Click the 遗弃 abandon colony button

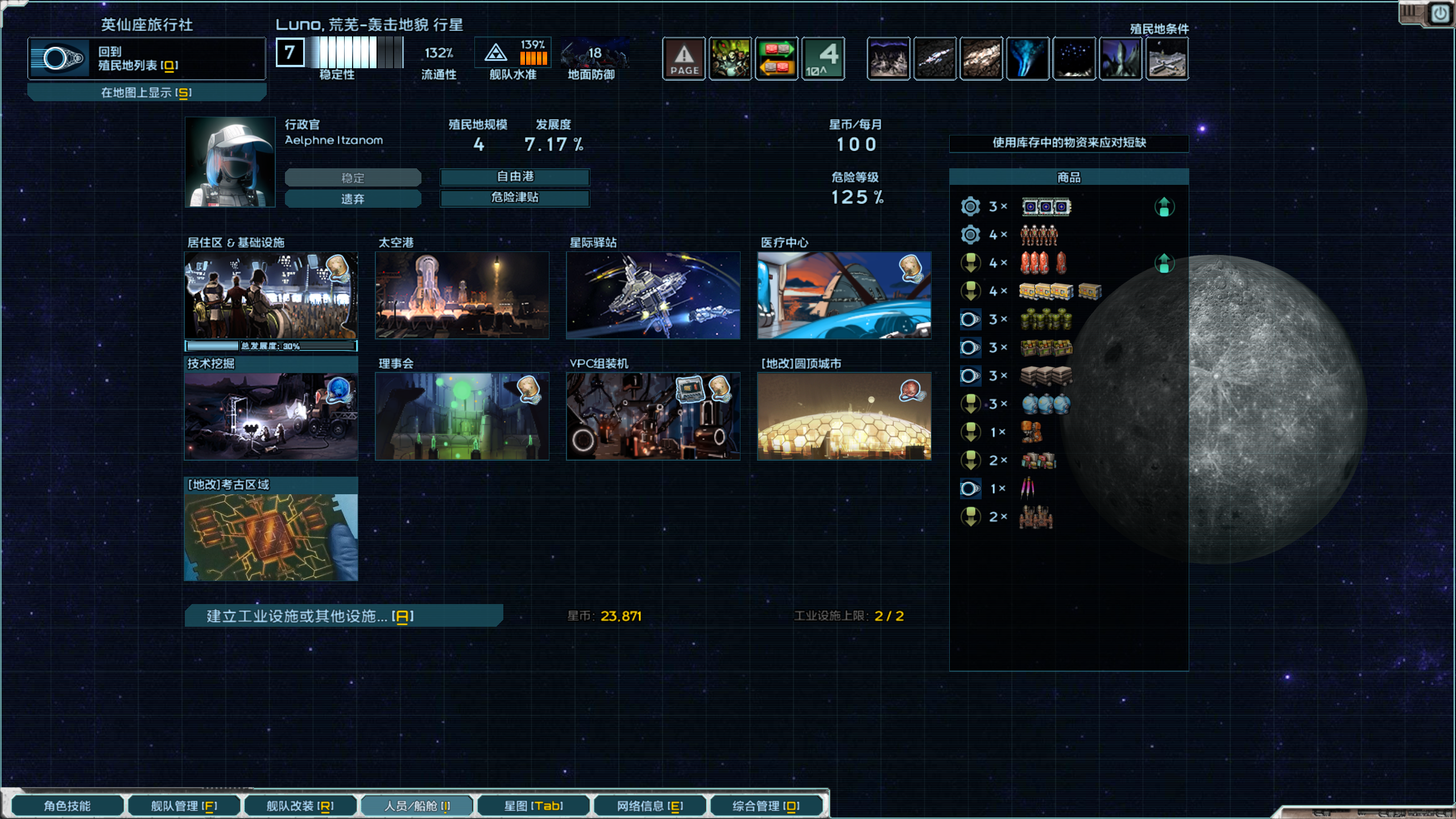point(353,198)
